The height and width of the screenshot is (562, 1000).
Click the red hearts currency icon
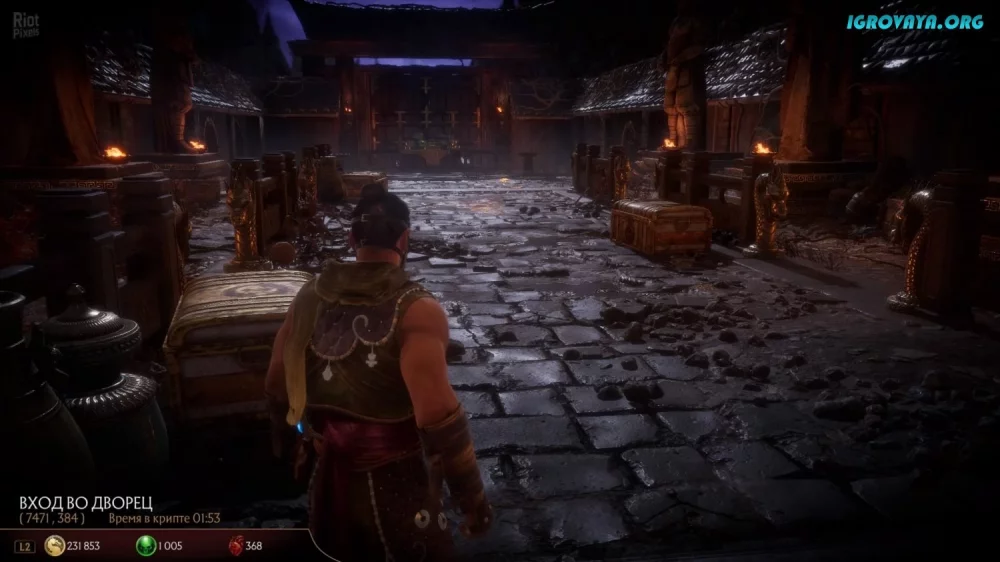click(x=236, y=545)
